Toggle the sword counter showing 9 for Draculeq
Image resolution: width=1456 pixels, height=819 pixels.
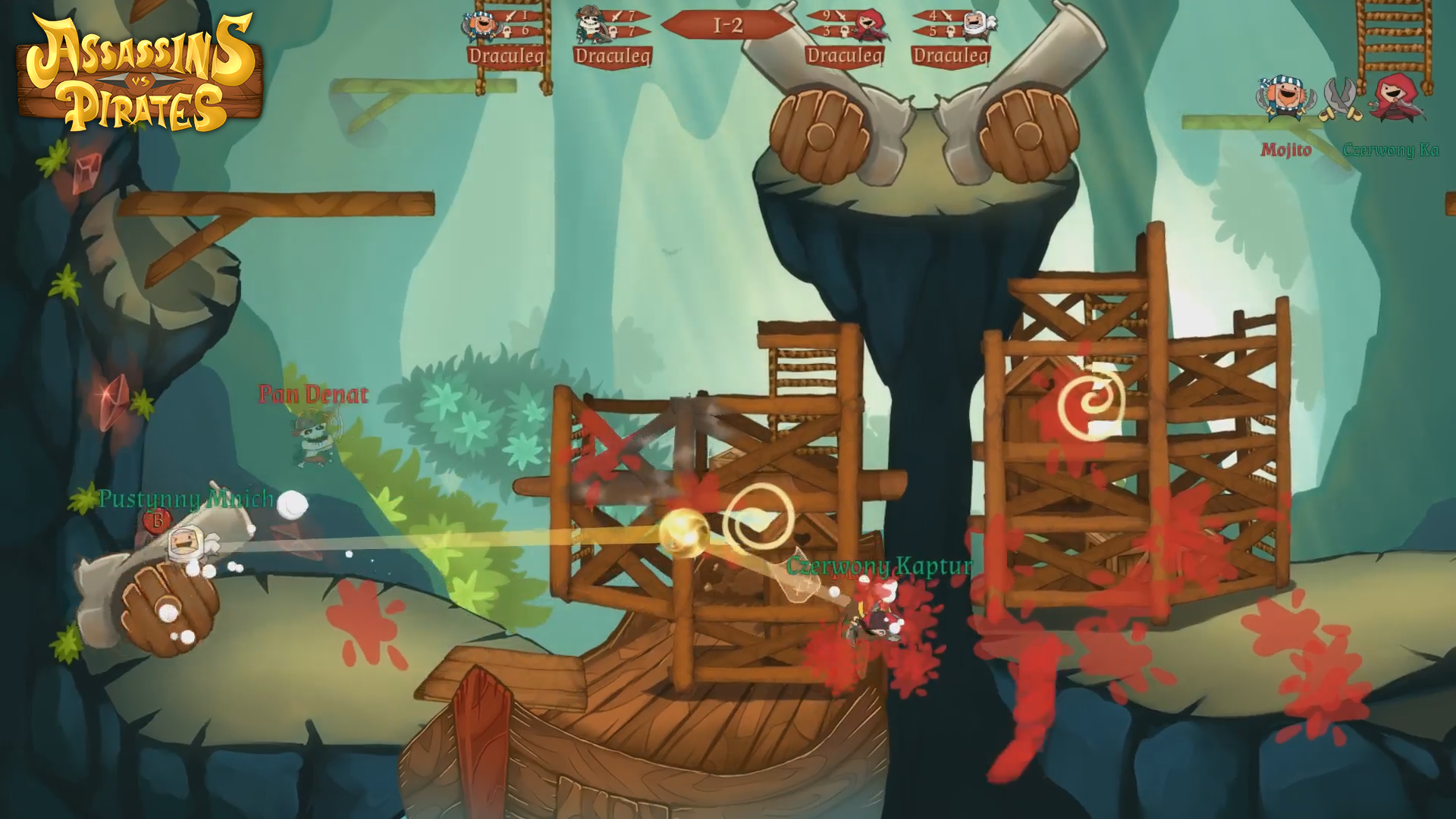(840, 16)
